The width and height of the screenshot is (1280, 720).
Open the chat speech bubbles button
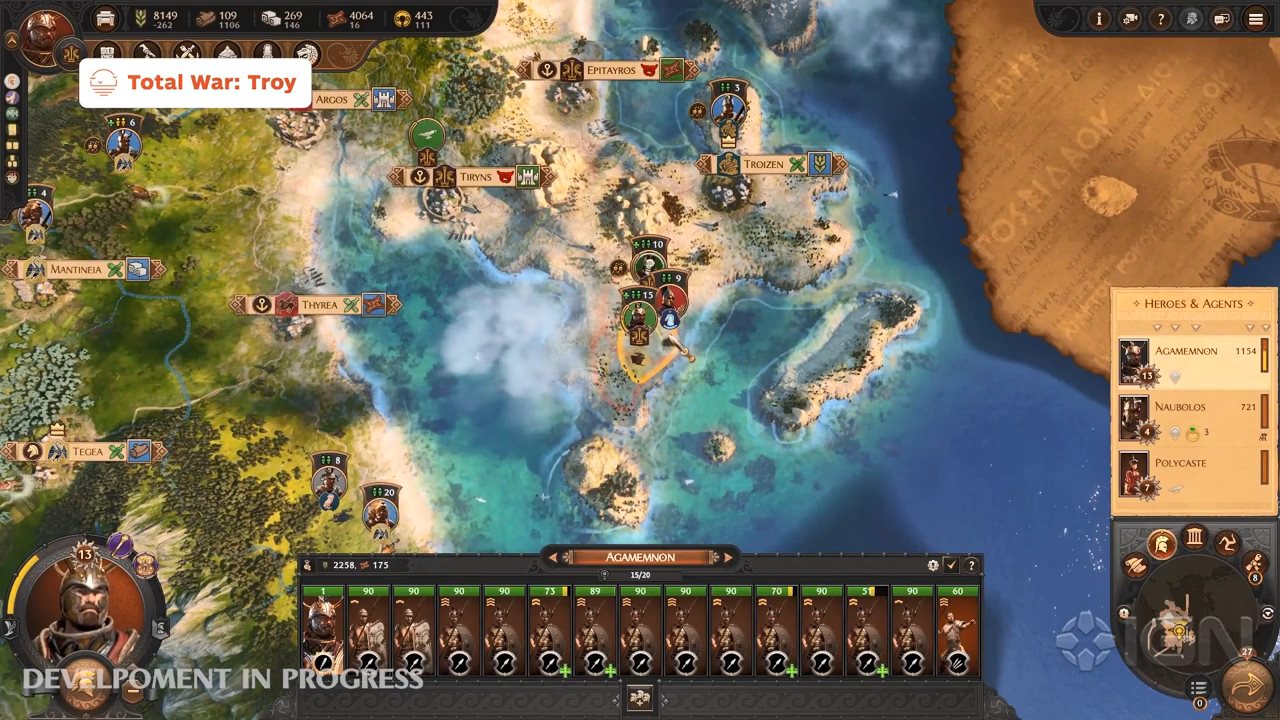1221,19
